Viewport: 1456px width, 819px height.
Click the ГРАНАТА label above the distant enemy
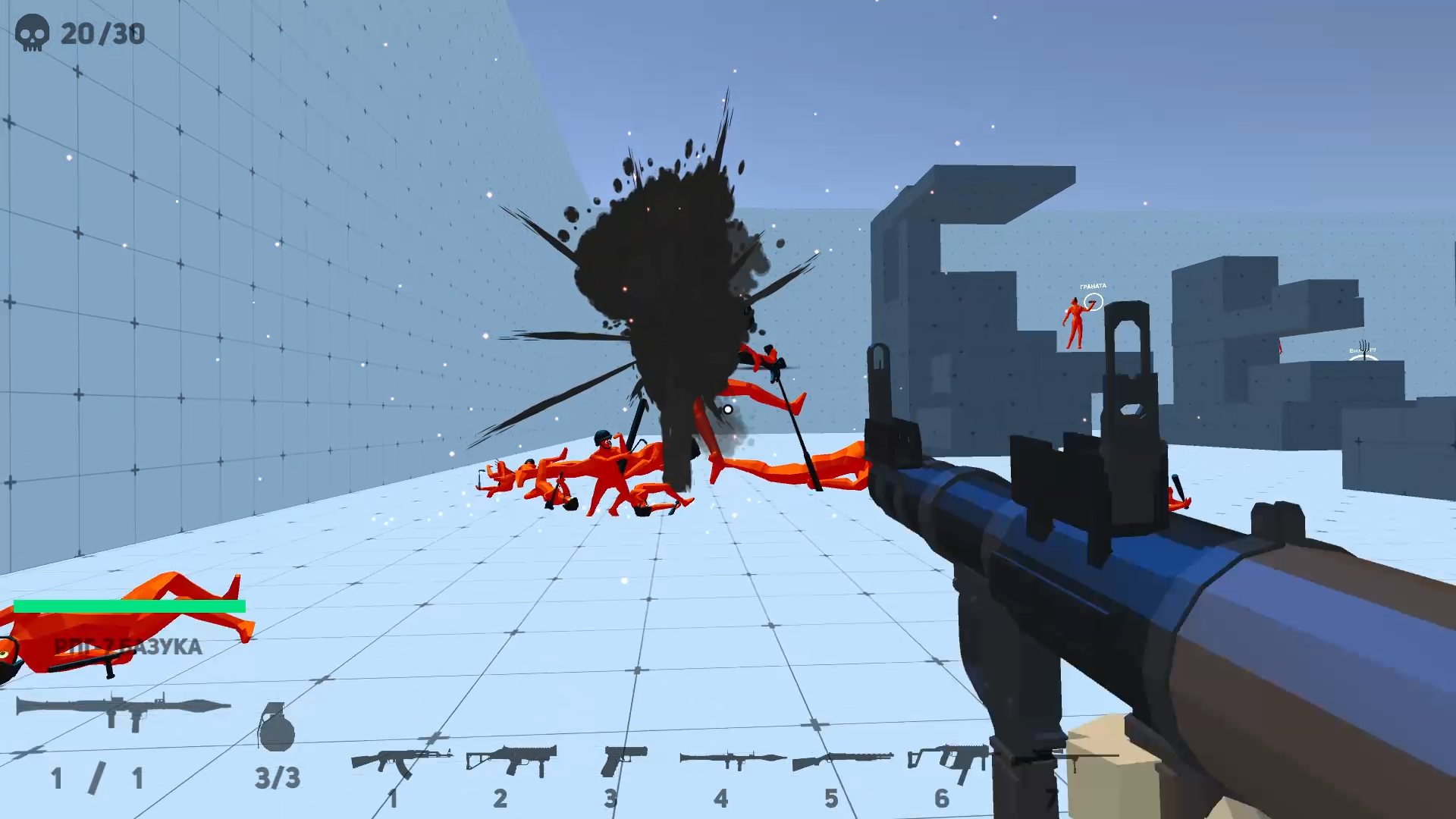pyautogui.click(x=1092, y=285)
